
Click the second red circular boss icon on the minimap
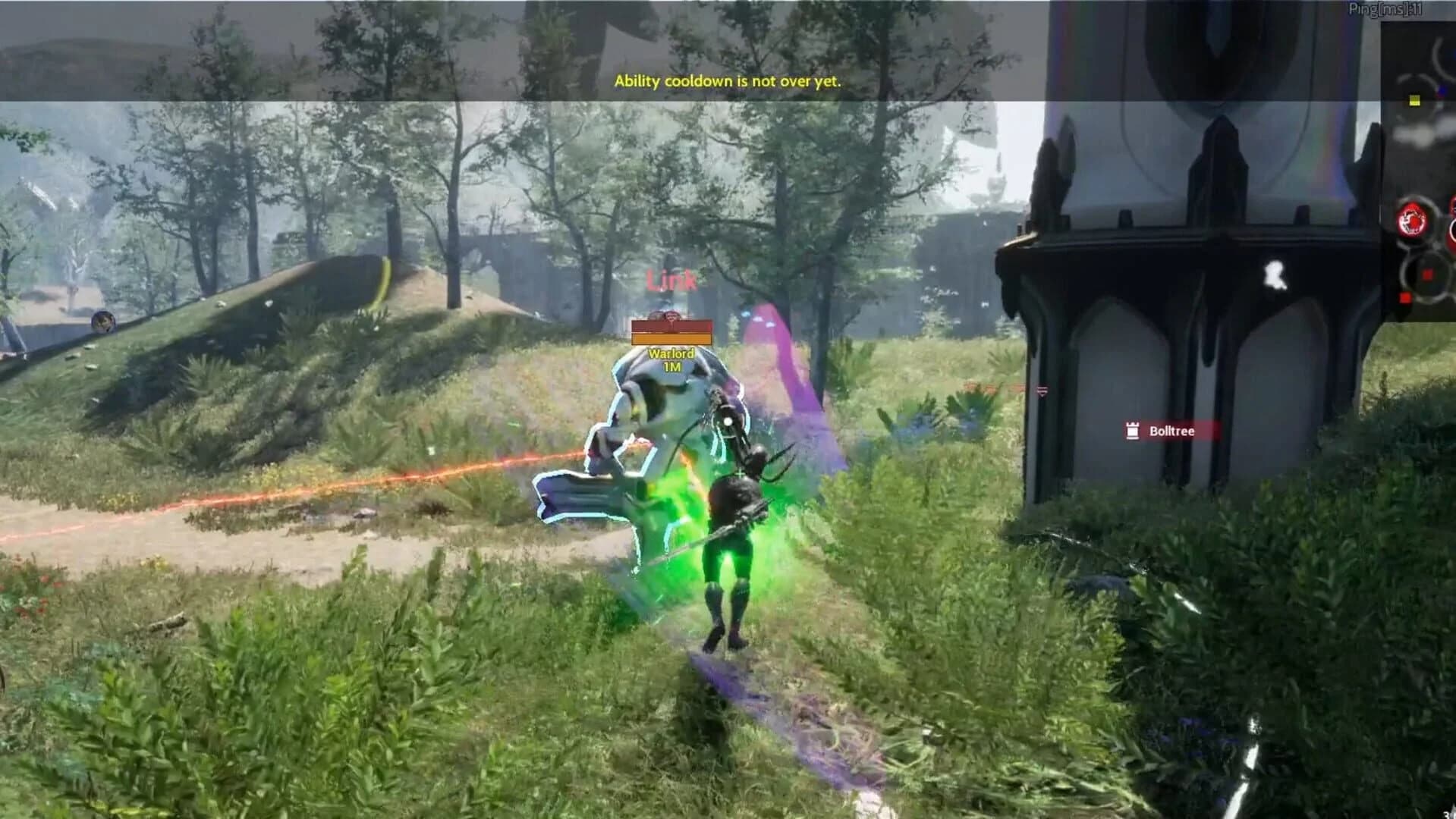pos(1453,222)
